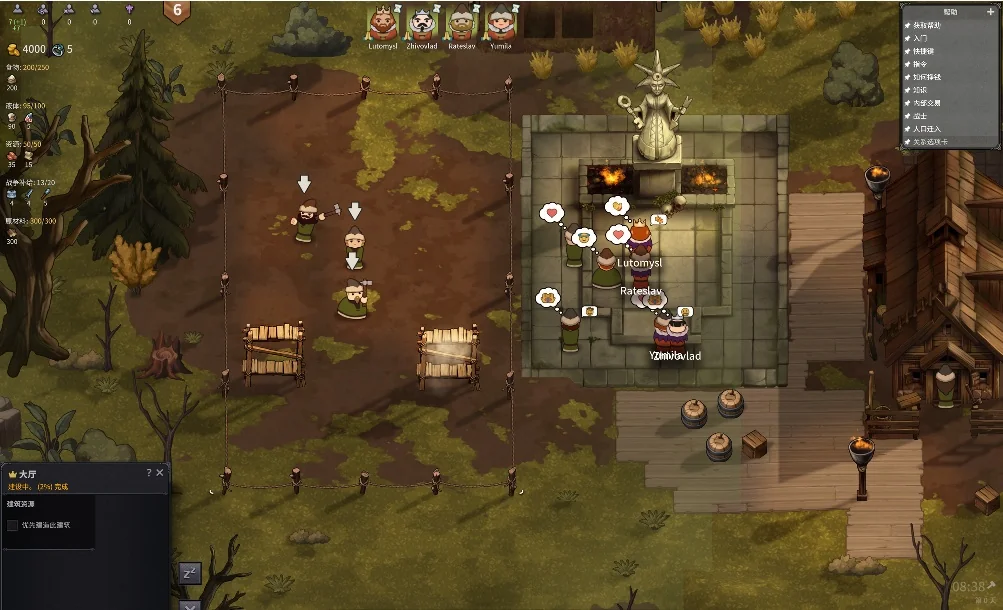
Task: Open the 人口迁入 help topic
Action: [x=927, y=129]
